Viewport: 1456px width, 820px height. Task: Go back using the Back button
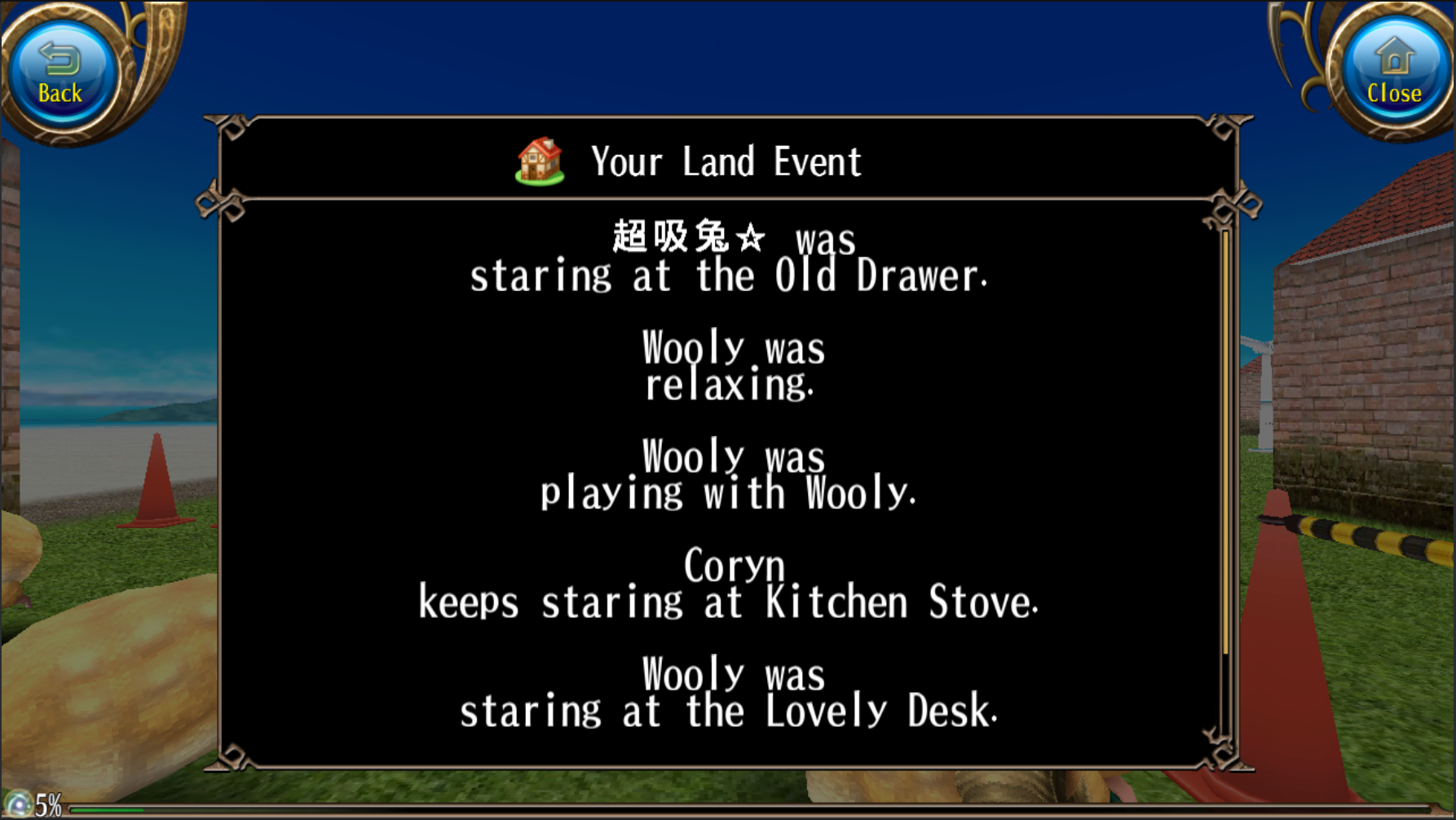(60, 75)
